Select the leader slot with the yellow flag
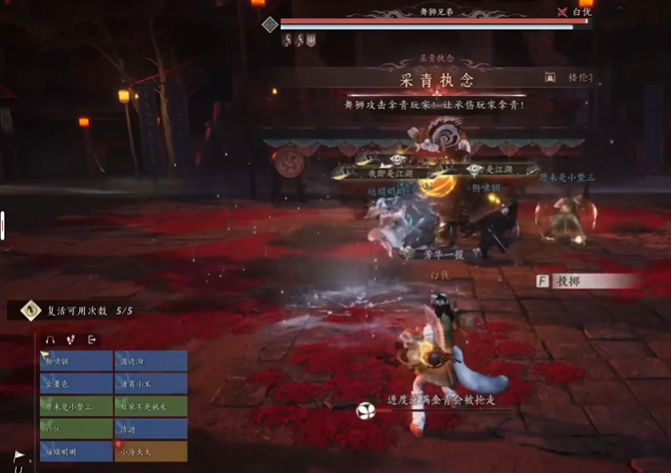The width and height of the screenshot is (671, 473). tap(76, 361)
